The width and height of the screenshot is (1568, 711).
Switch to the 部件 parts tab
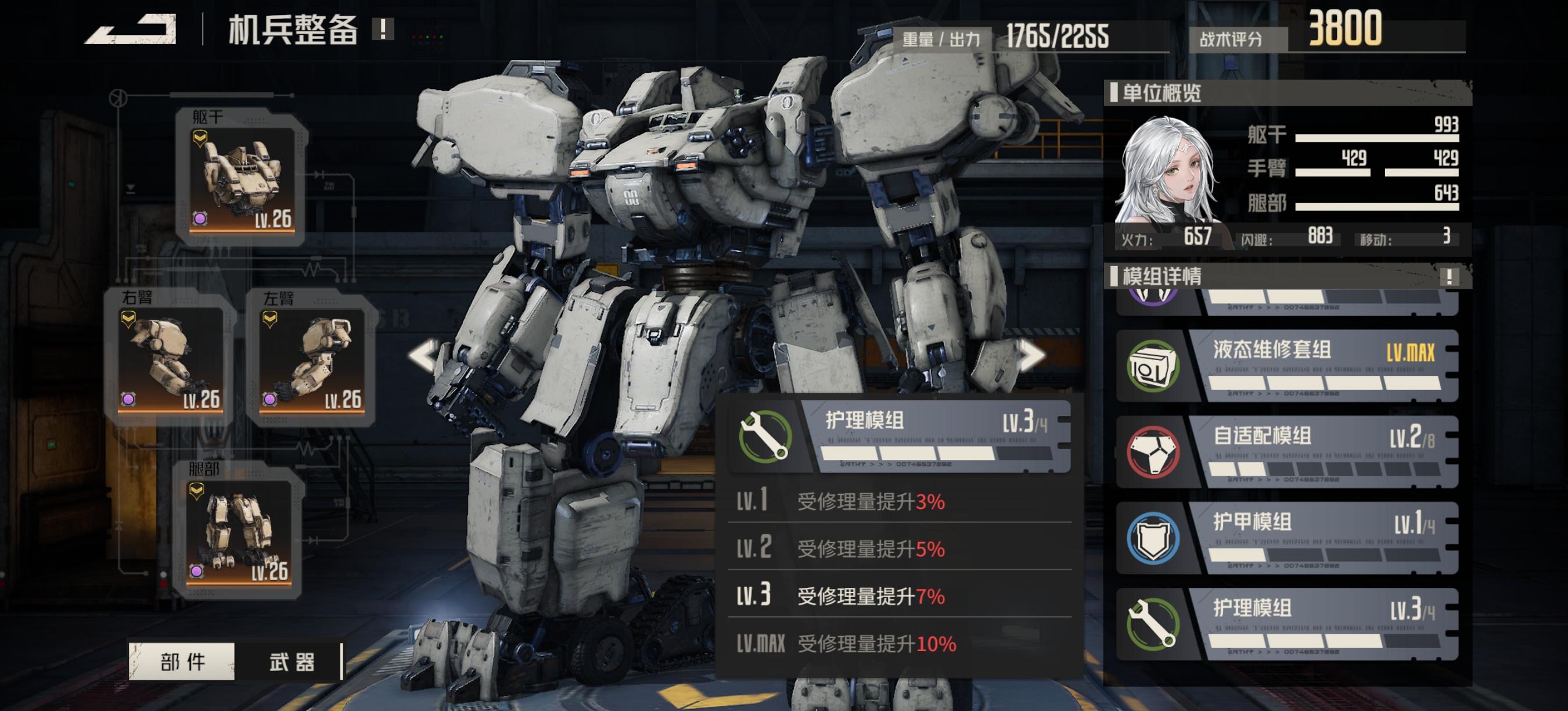point(182,661)
